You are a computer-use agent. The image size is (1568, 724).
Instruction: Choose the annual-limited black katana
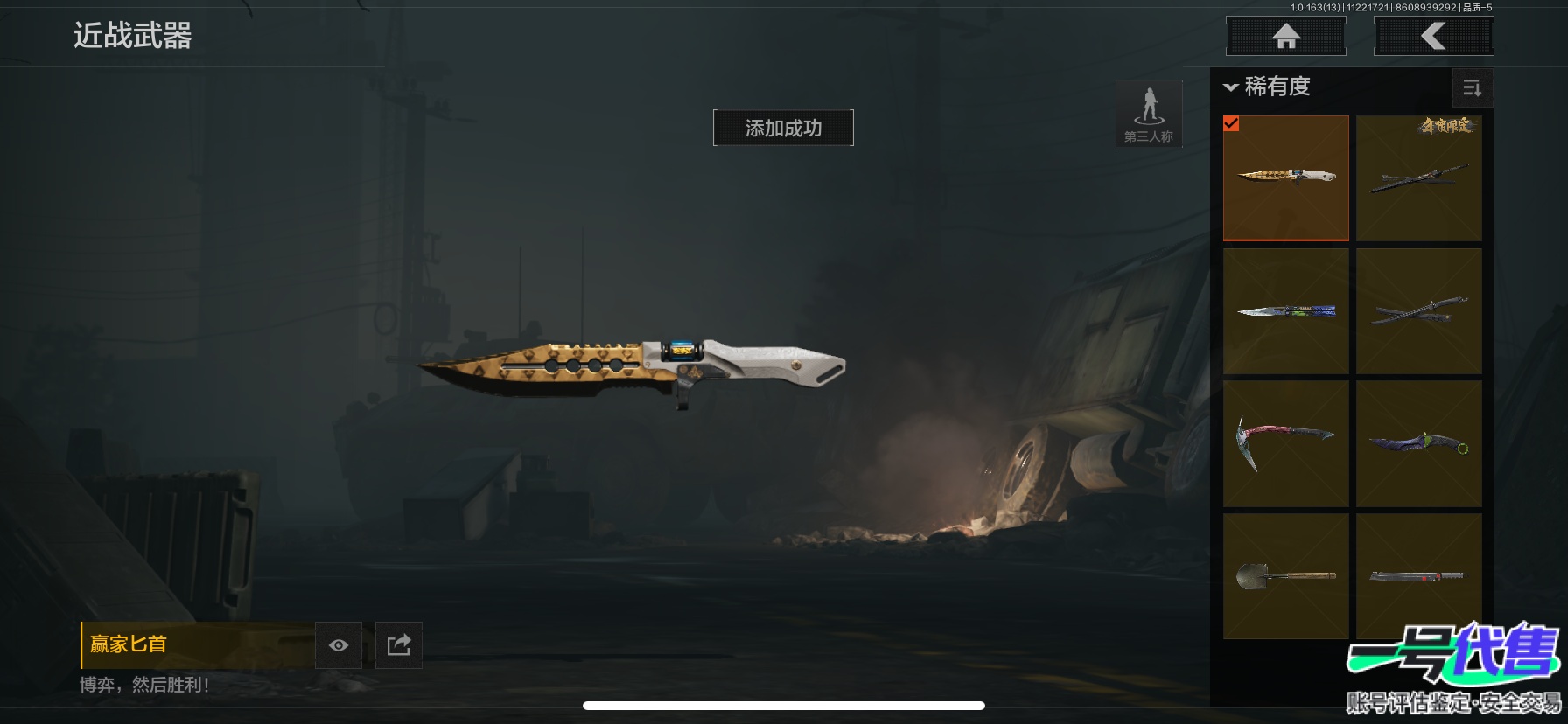click(x=1418, y=178)
